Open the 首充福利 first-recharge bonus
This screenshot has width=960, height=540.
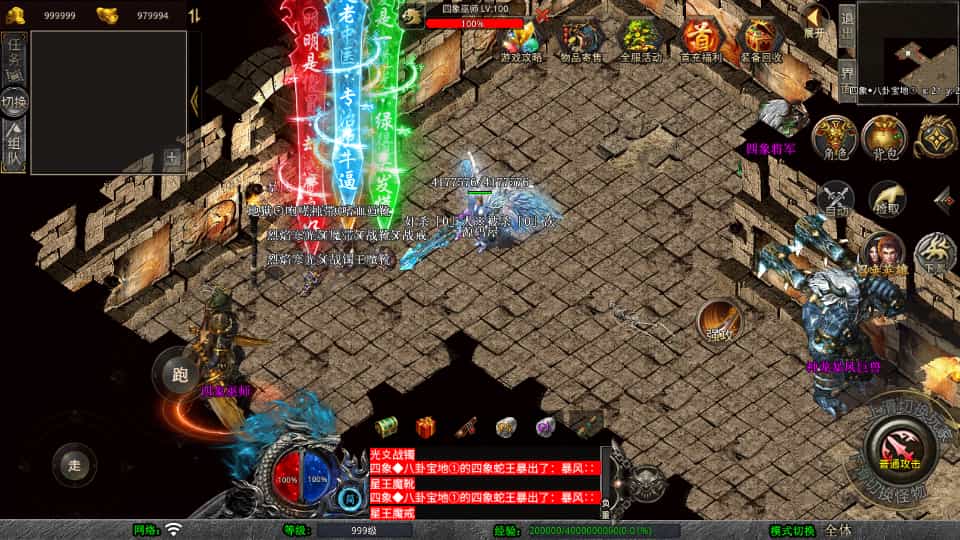point(700,40)
